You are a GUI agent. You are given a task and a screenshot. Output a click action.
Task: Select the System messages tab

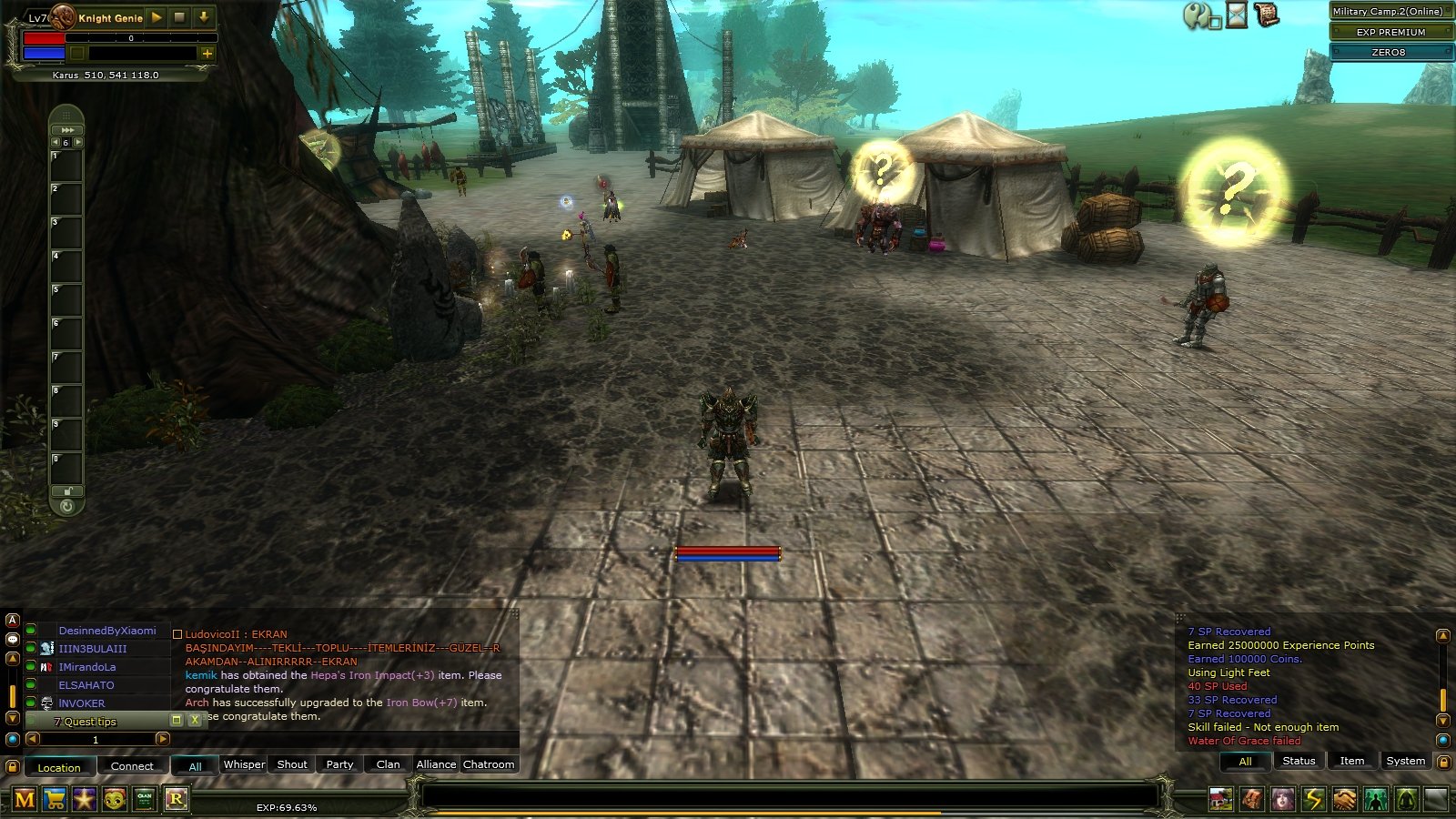pyautogui.click(x=1405, y=761)
